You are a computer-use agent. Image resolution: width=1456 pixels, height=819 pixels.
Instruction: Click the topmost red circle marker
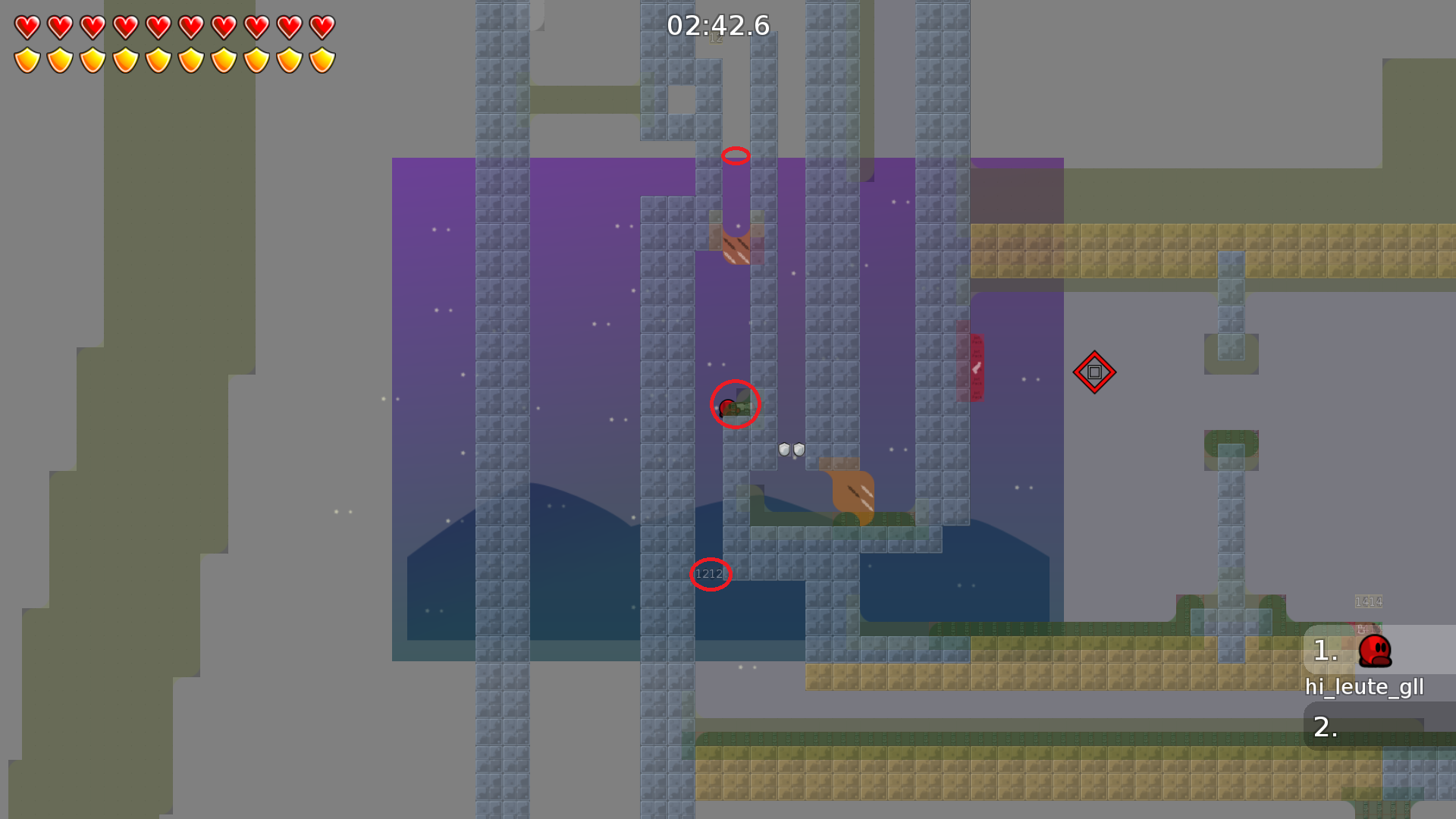[x=734, y=155]
